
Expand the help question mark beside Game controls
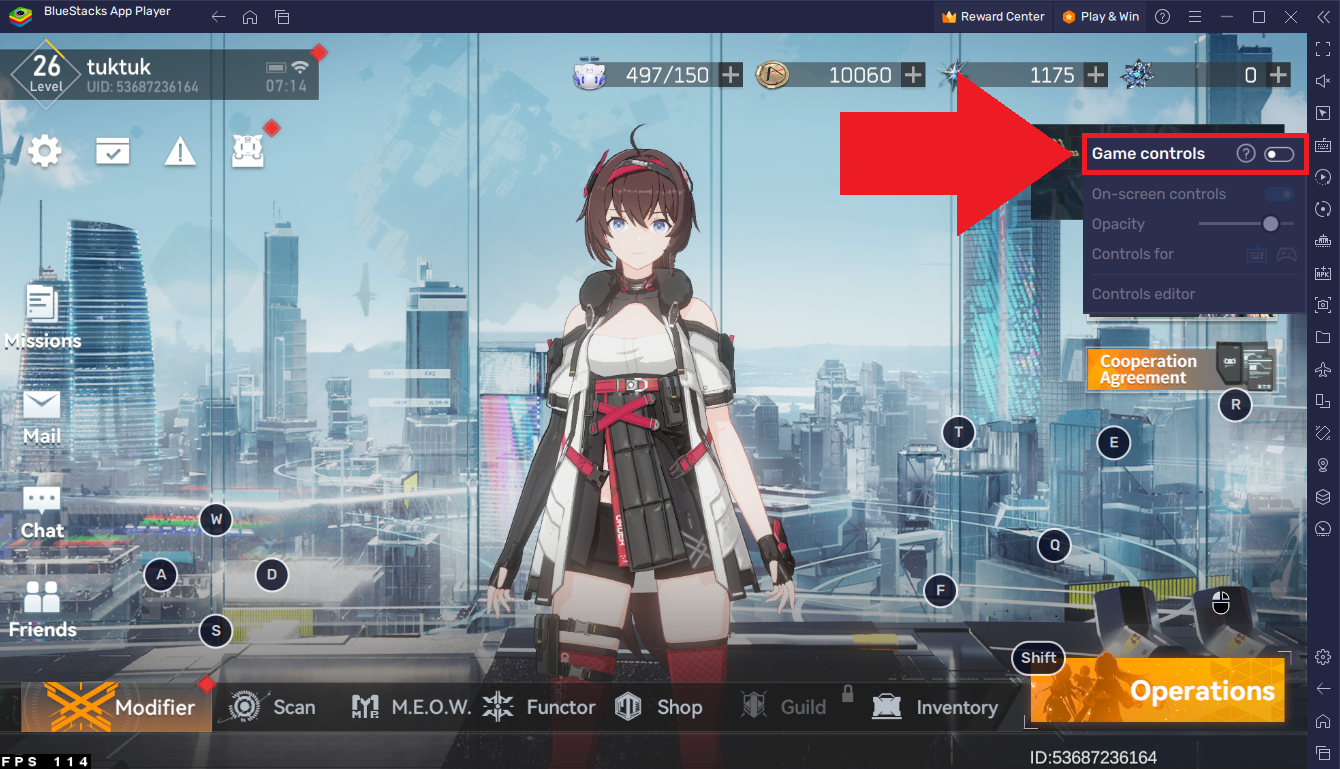[1246, 153]
